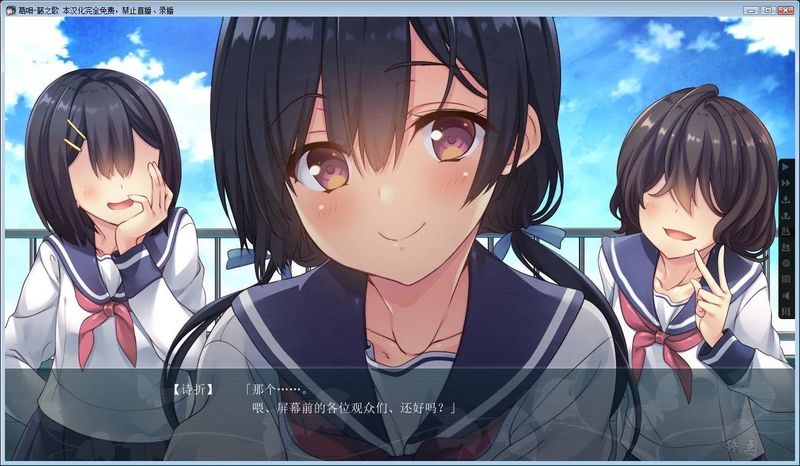Open save with the single down-arrow icon

(x=787, y=198)
